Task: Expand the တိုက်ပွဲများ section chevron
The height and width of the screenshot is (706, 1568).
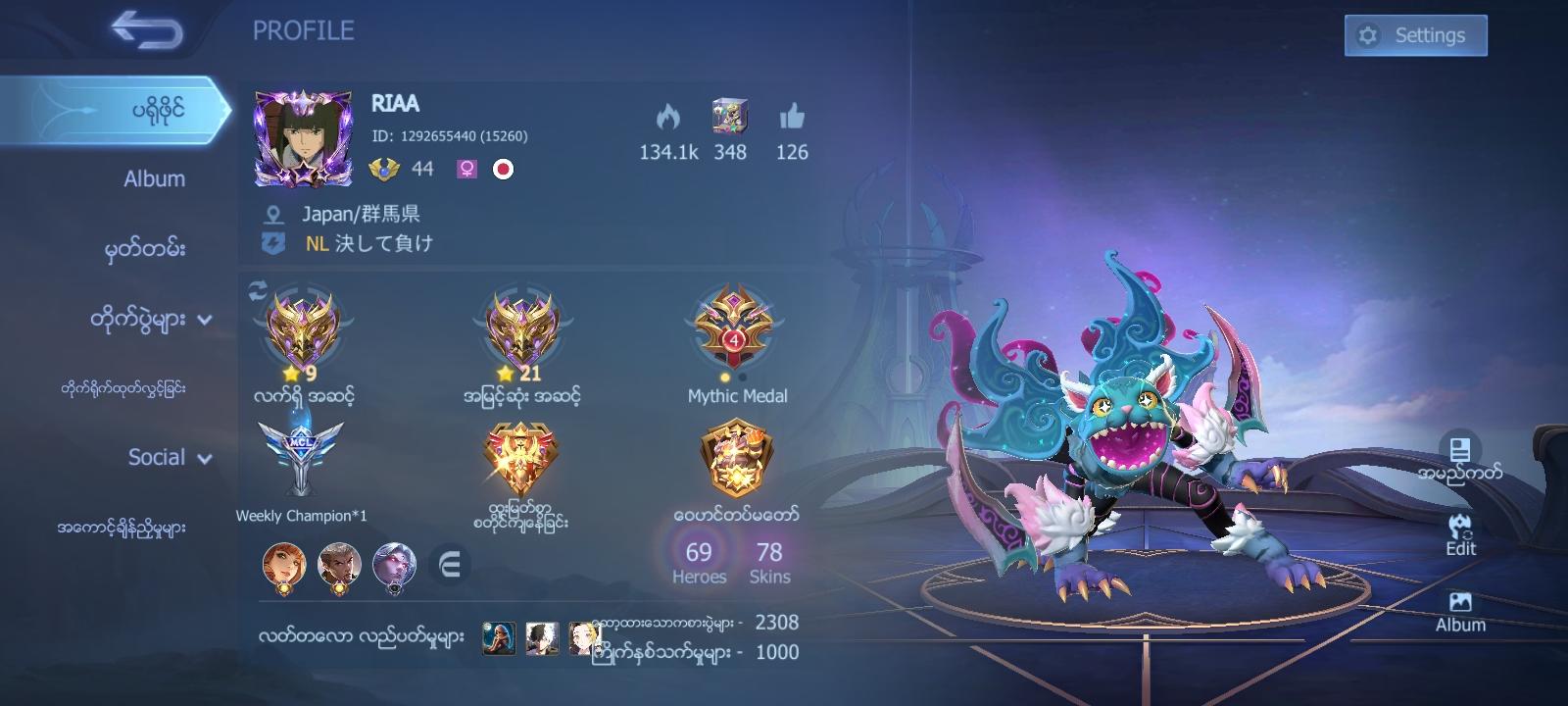Action: point(207,321)
